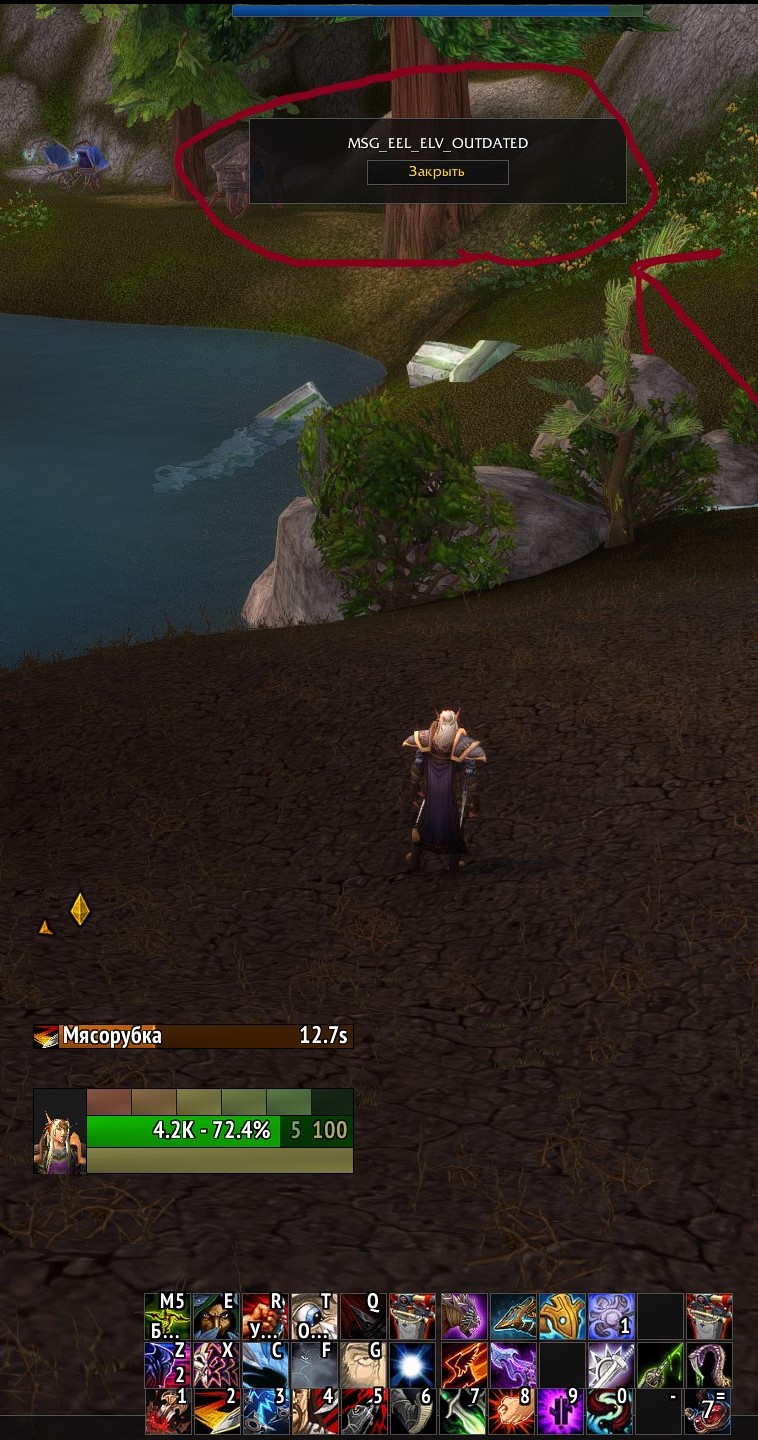Viewport: 758px width, 1440px height.
Task: Activate the hooded rogue ability bound to E
Action: click(x=216, y=1316)
